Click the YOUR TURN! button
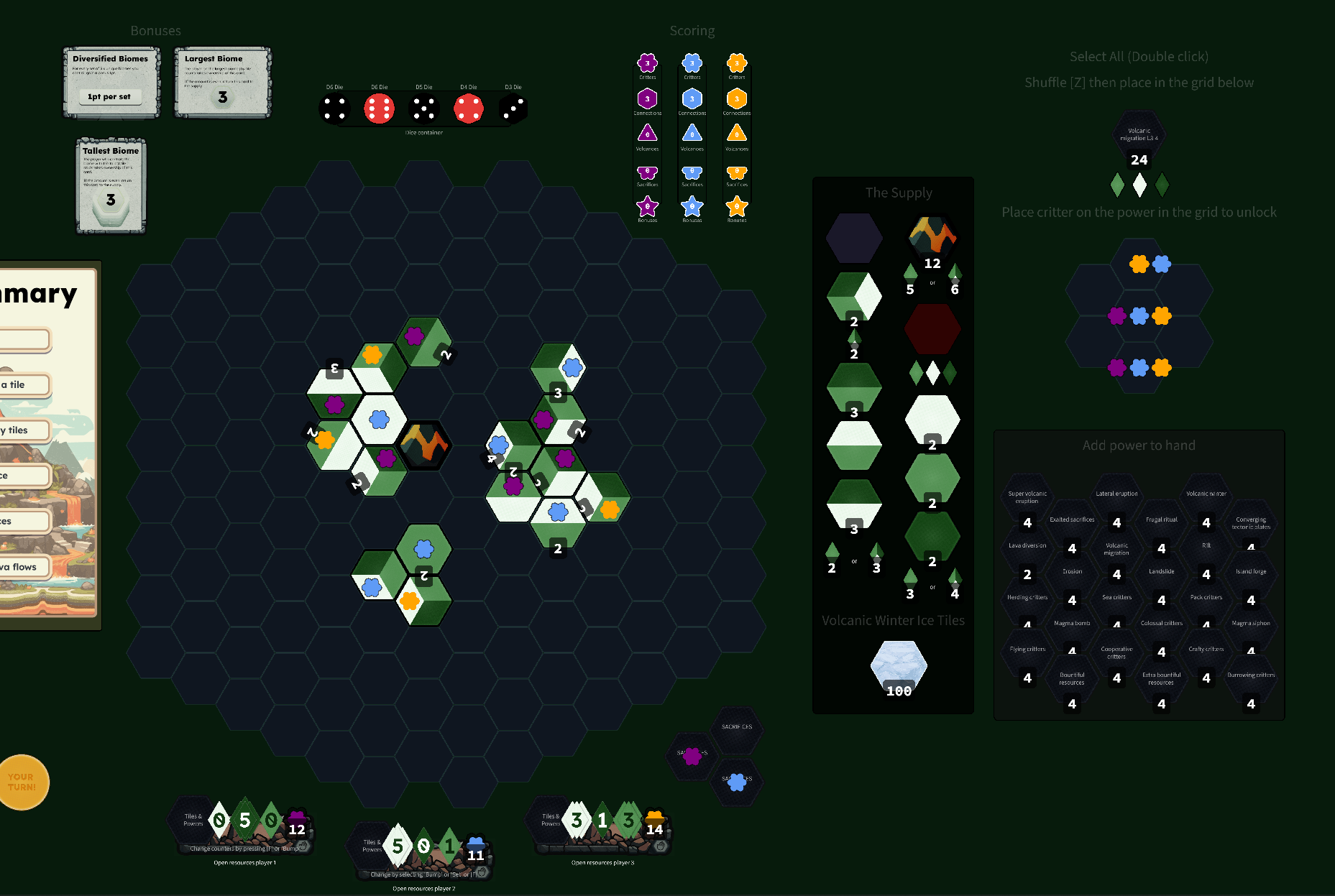 click(x=24, y=782)
